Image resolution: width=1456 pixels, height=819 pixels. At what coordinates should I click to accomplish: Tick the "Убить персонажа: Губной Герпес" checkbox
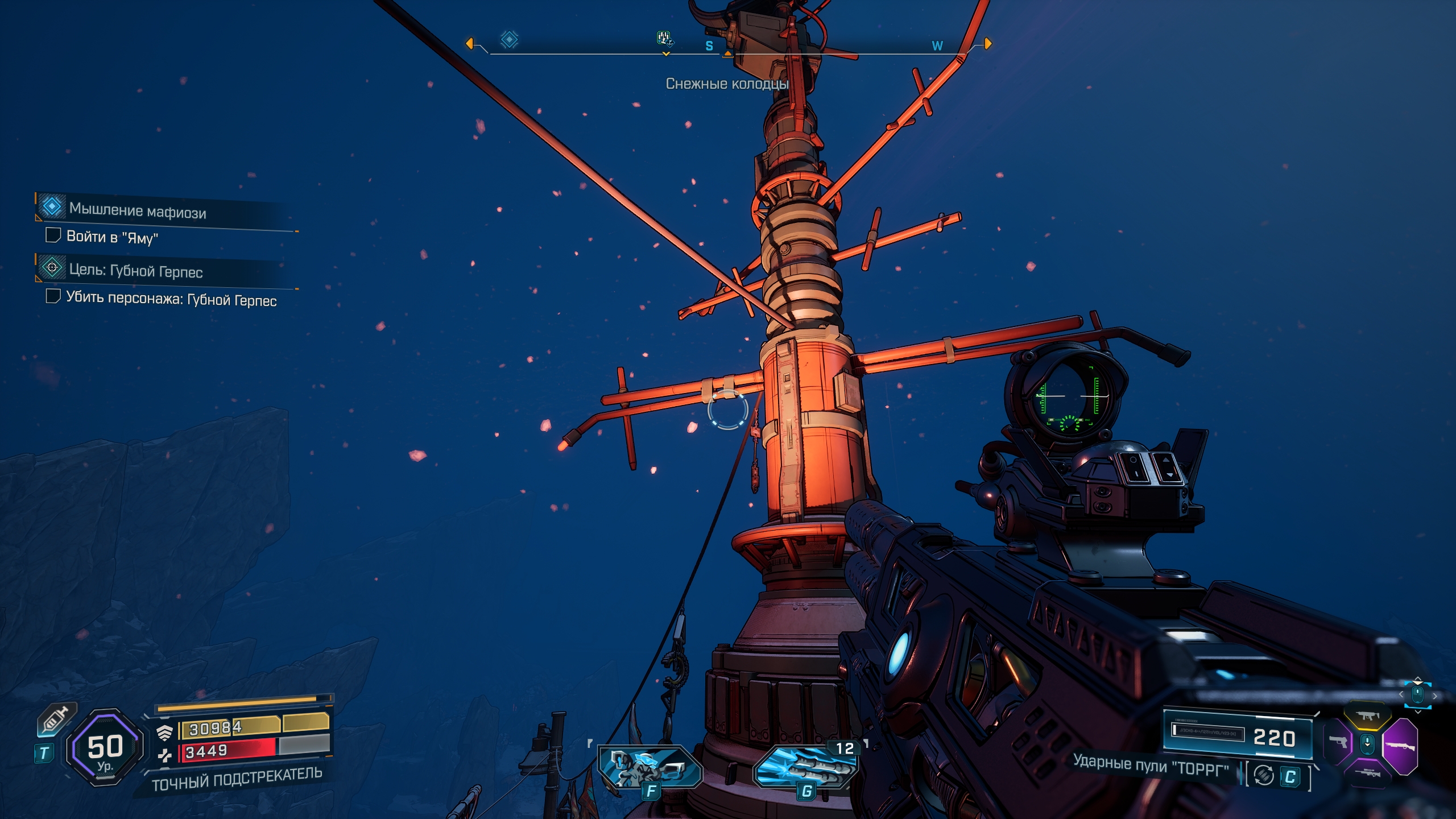coord(53,296)
